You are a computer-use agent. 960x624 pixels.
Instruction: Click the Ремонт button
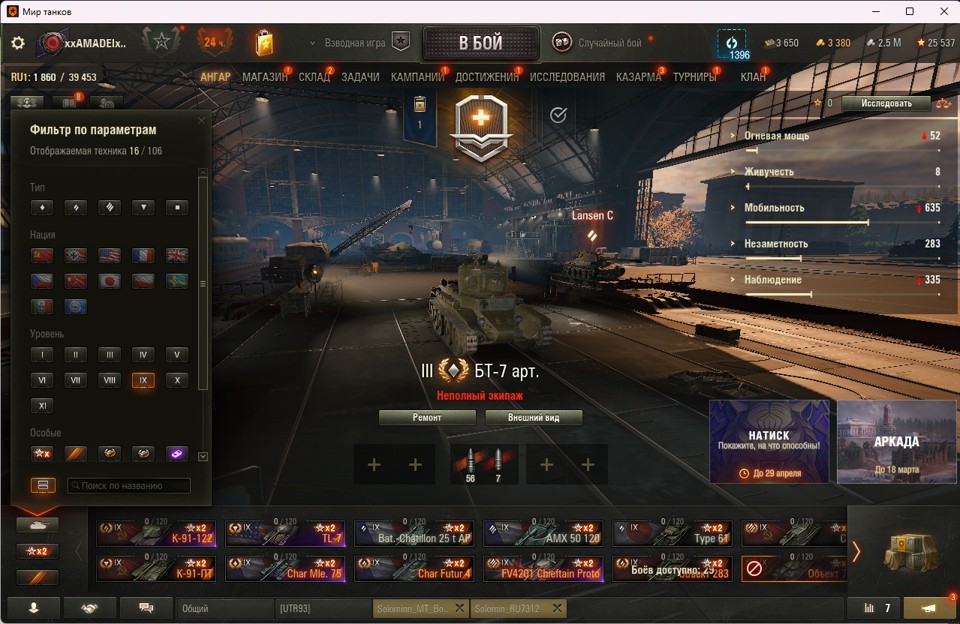pyautogui.click(x=427, y=418)
